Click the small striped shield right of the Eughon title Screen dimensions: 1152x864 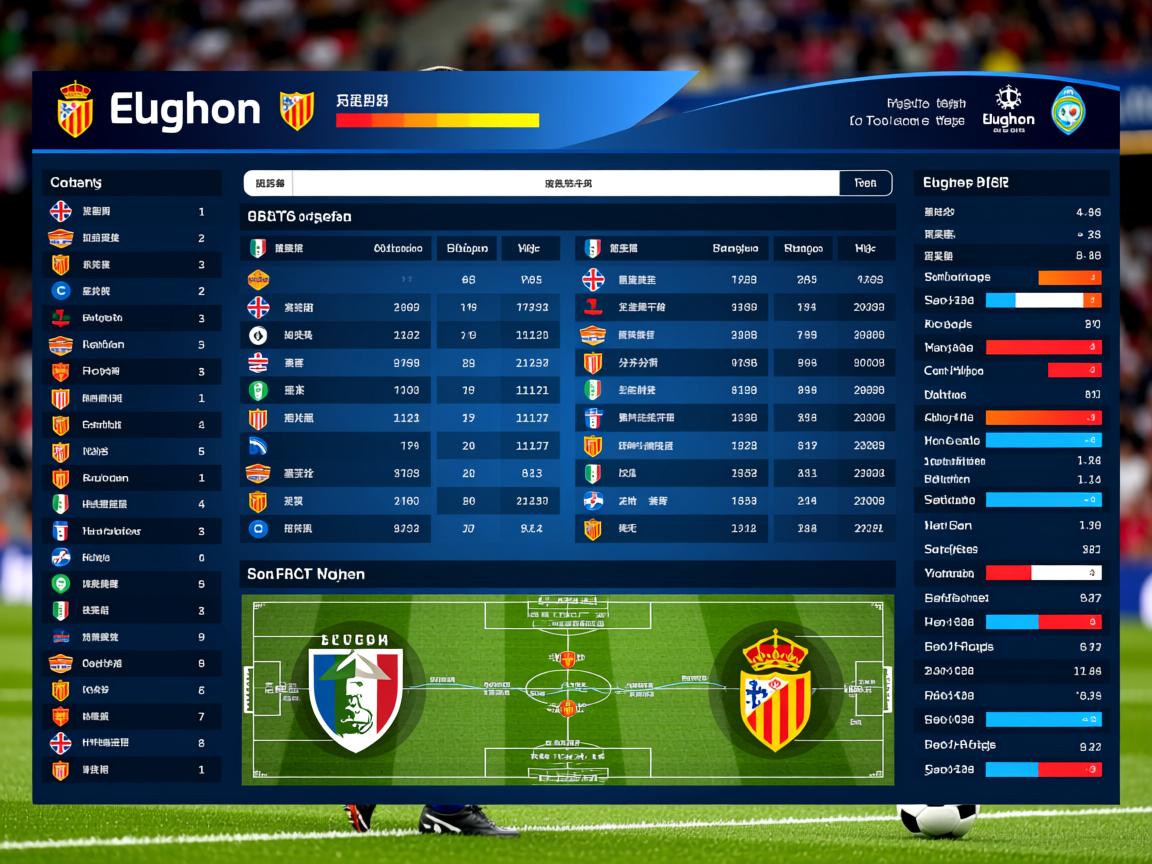[x=296, y=110]
